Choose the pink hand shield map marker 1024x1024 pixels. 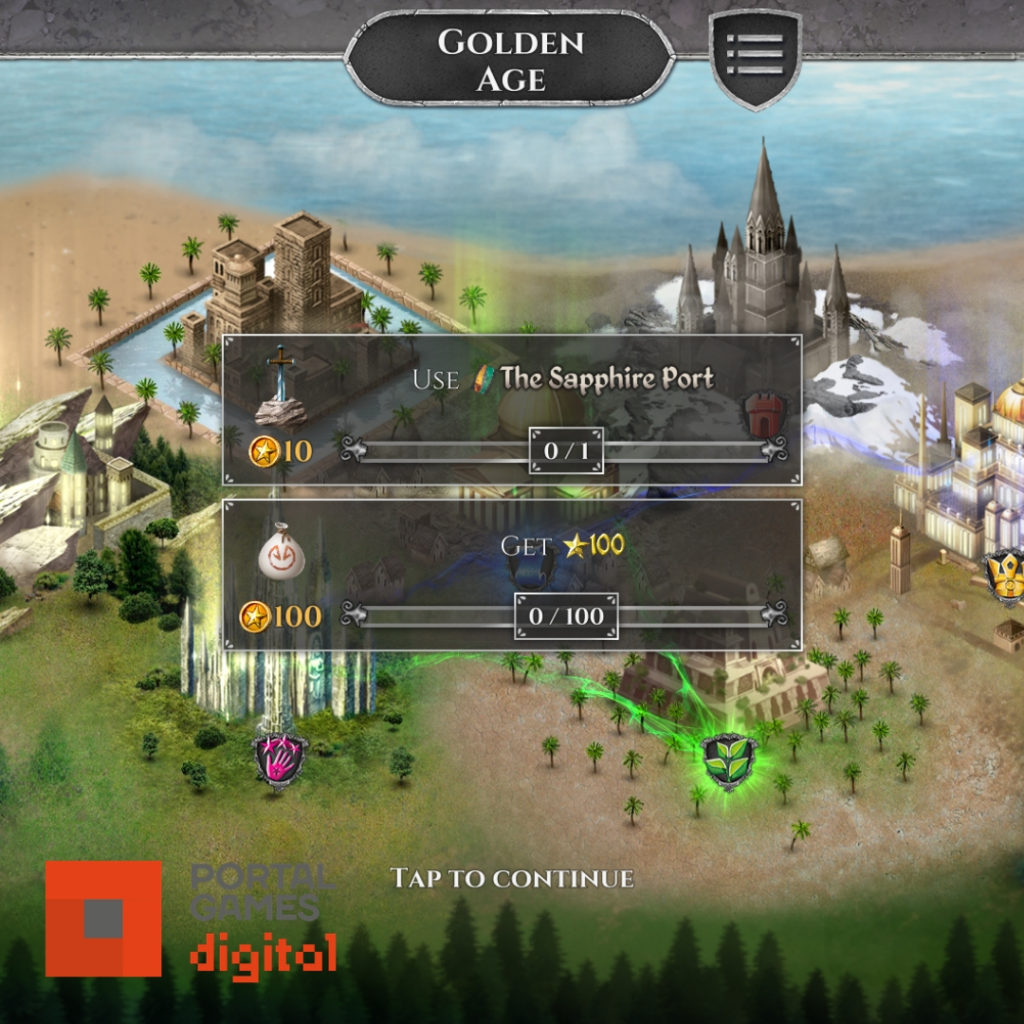pos(280,759)
